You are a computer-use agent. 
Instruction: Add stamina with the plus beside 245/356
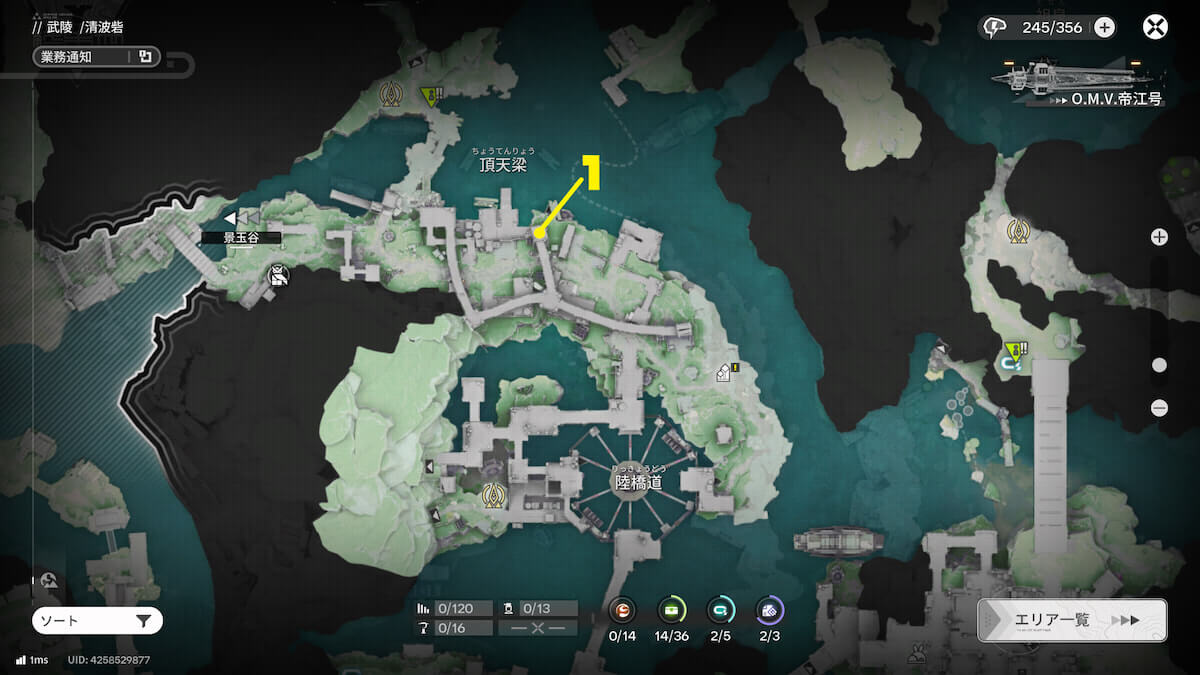pyautogui.click(x=1104, y=27)
